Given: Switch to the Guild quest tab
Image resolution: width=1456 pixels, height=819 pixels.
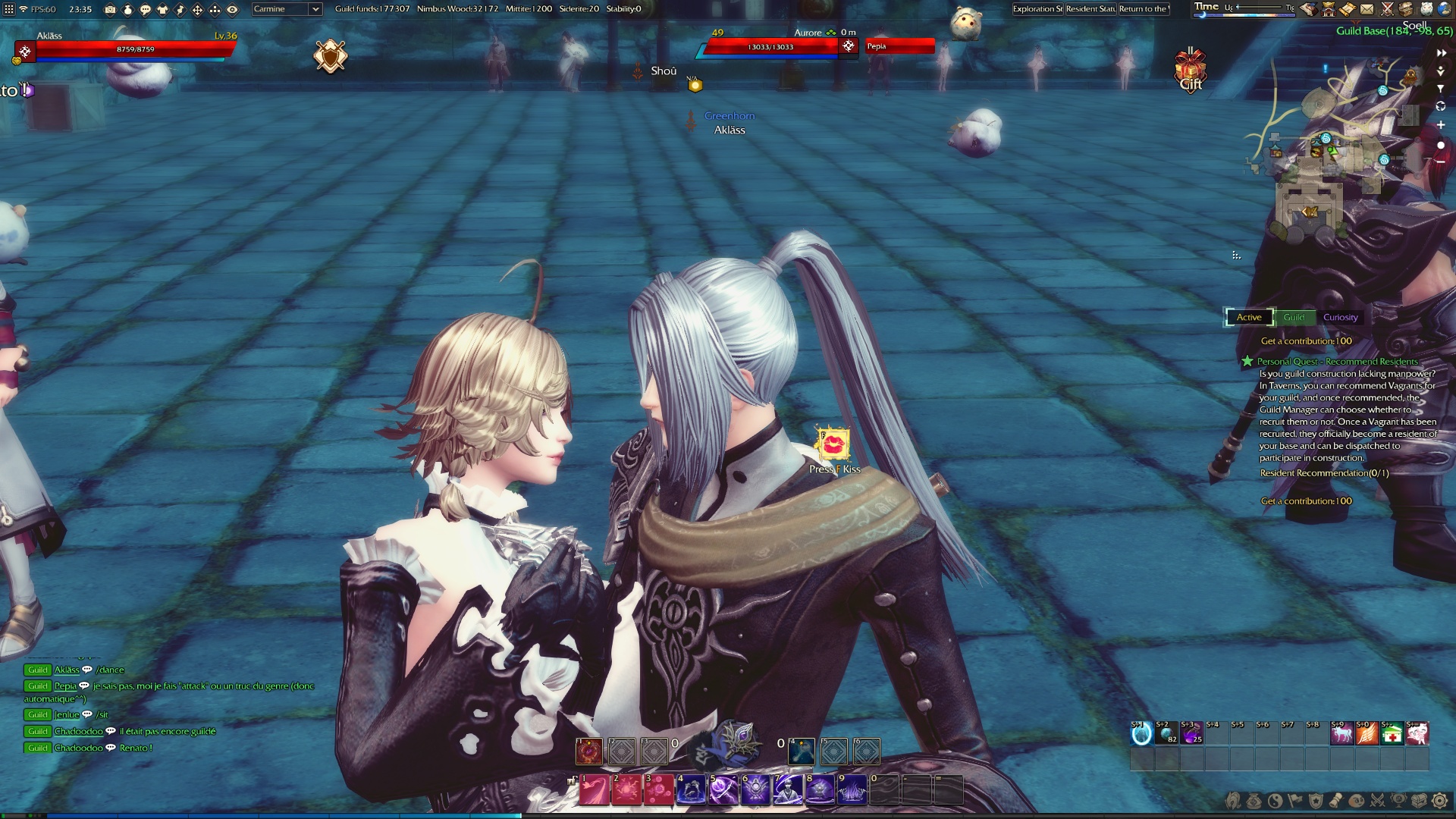Looking at the screenshot, I should pyautogui.click(x=1294, y=318).
